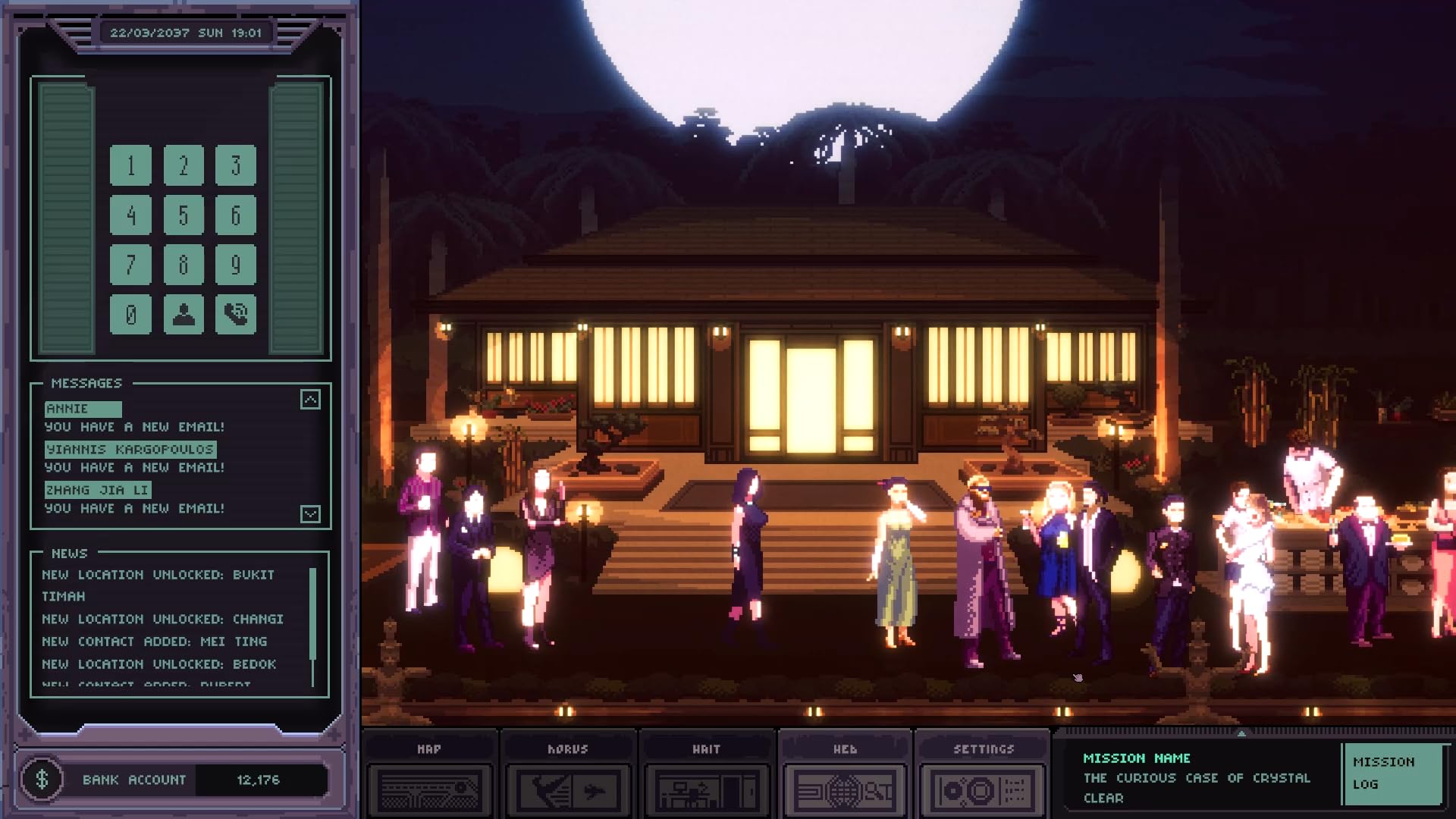This screenshot has width=1456, height=819.
Task: Click the news panel scrollbar
Action: (x=312, y=614)
